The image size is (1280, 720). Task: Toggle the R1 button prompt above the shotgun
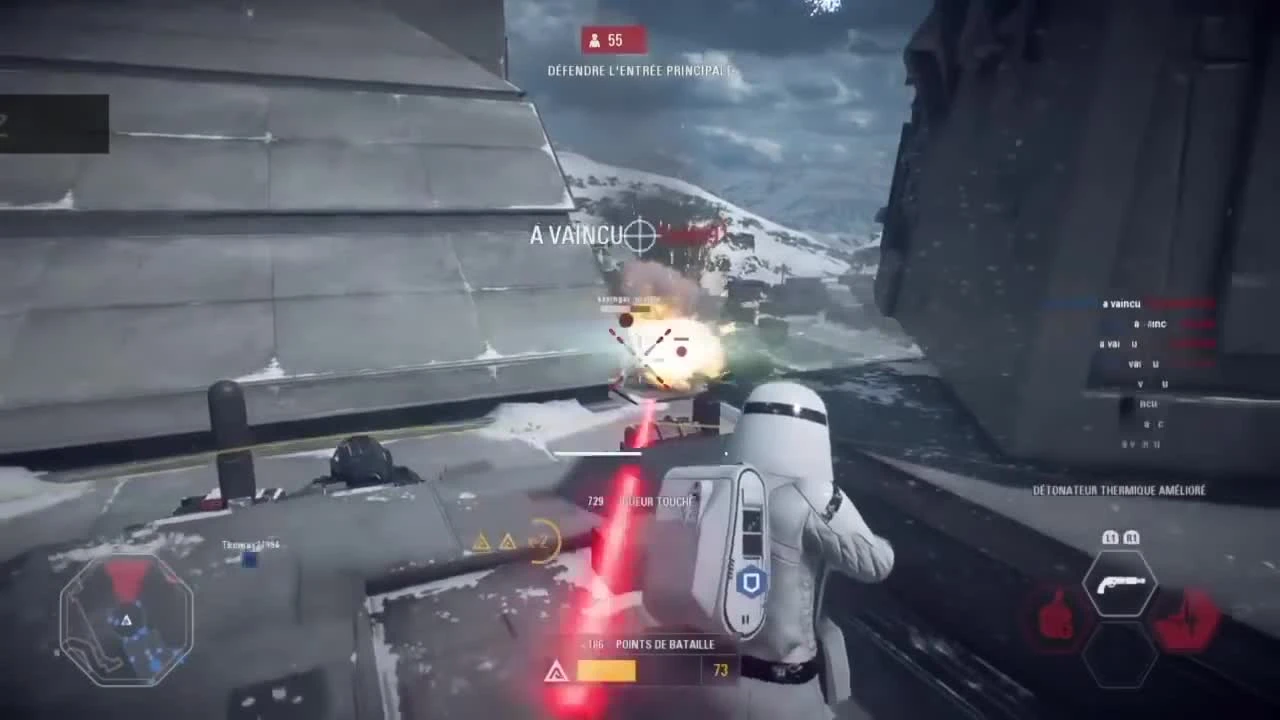(x=1133, y=537)
